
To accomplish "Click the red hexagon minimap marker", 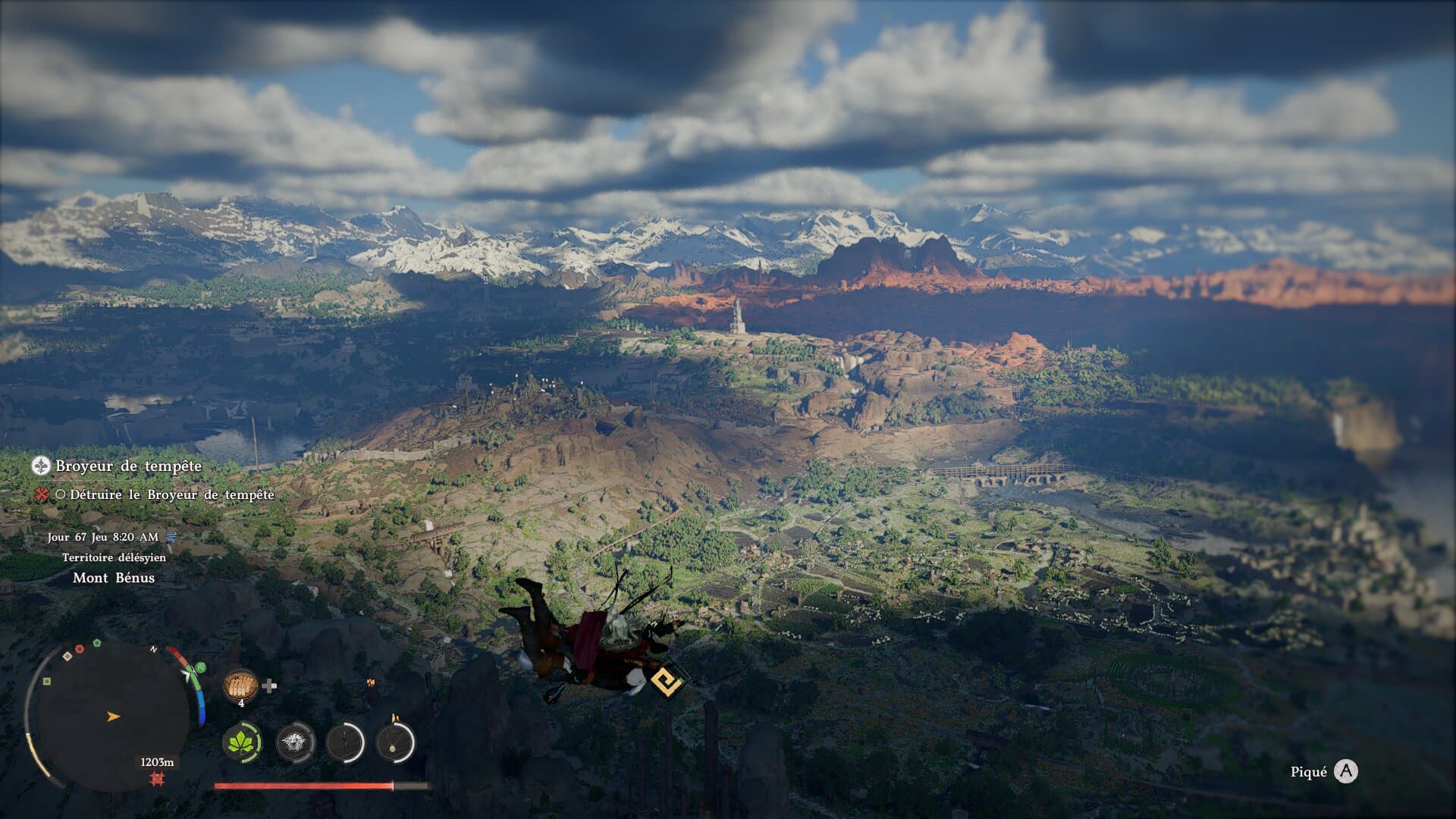I will pos(80,649).
